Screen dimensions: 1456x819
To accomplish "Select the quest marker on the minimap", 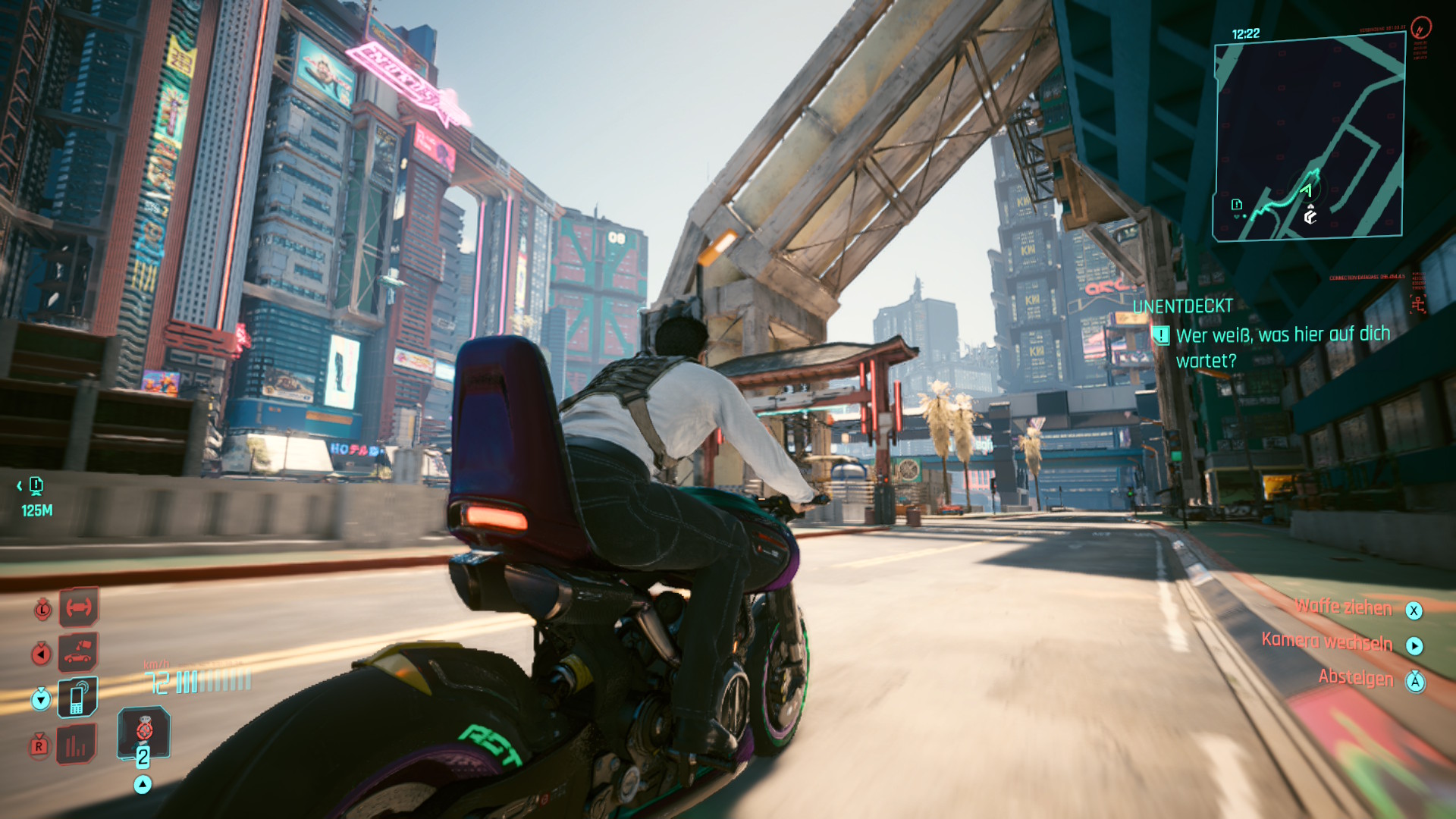I will pyautogui.click(x=1237, y=205).
